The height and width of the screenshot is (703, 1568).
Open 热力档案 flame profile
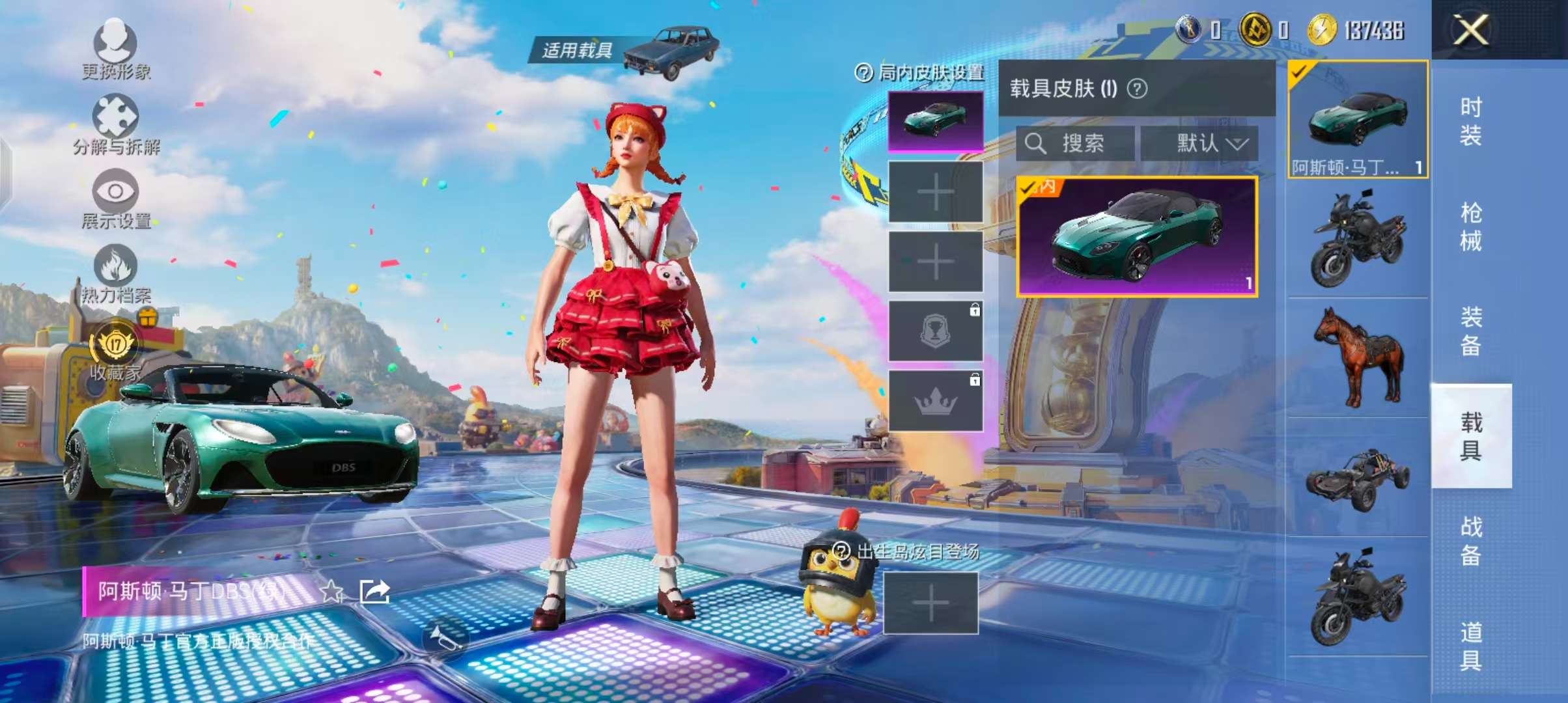pos(116,272)
